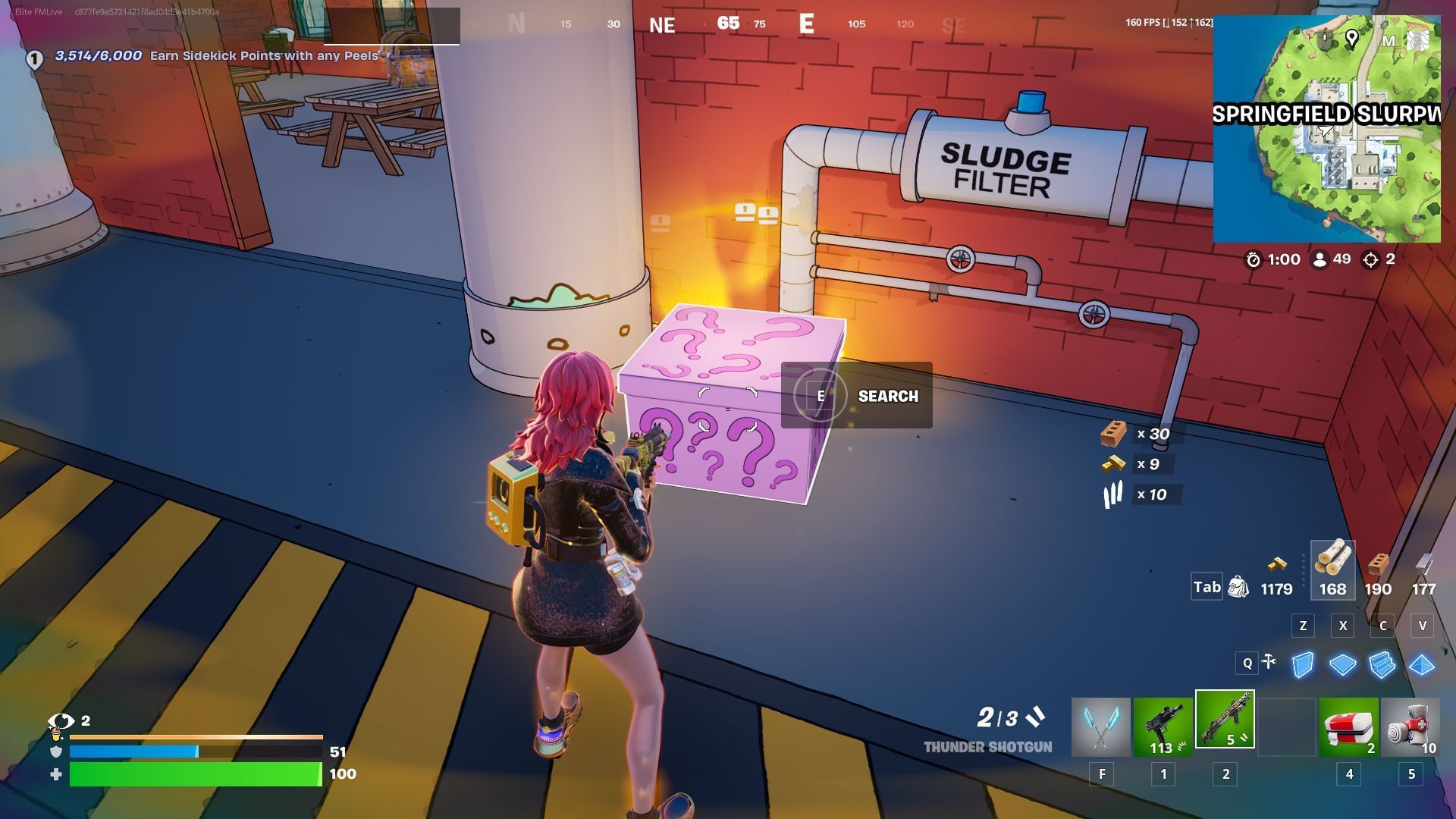Click the shield icon beside the blue bar
Image resolution: width=1456 pixels, height=819 pixels.
(55, 752)
